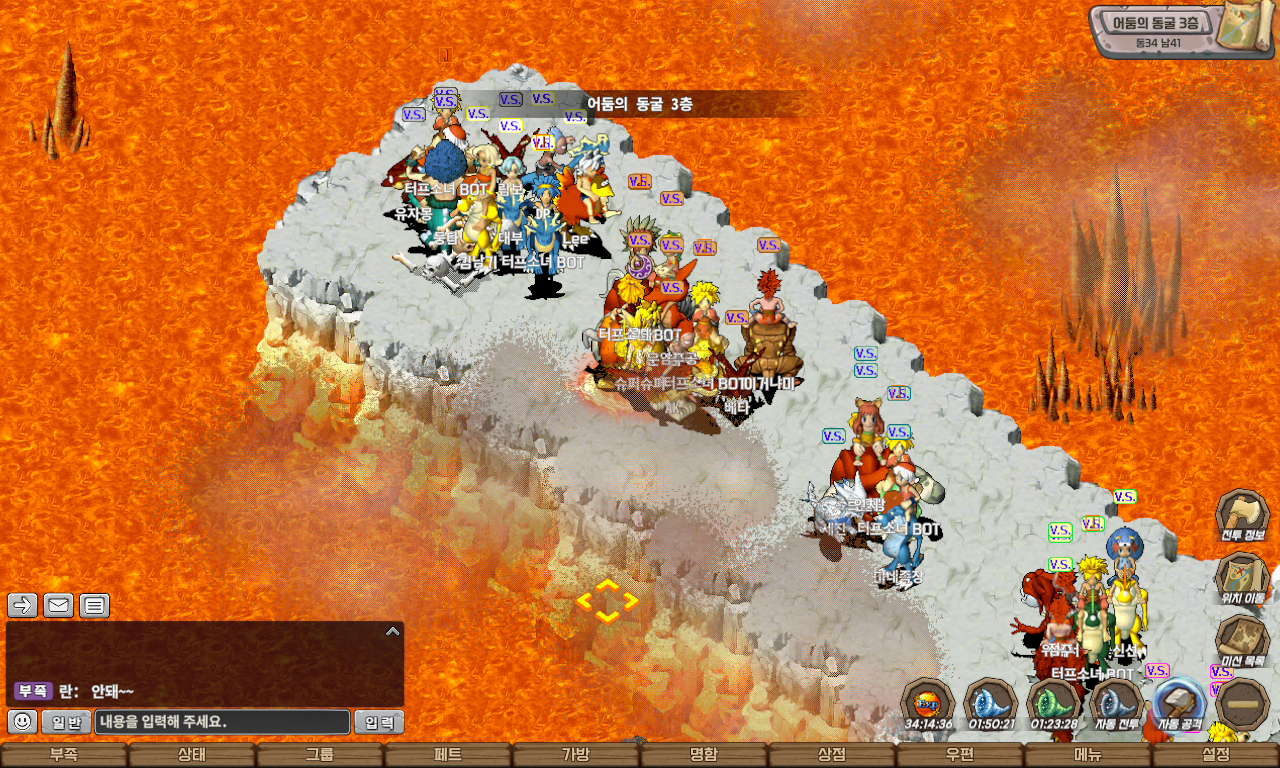Select the 그룹 (group) bottom menu
Viewport: 1280px width, 768px height.
[320, 755]
